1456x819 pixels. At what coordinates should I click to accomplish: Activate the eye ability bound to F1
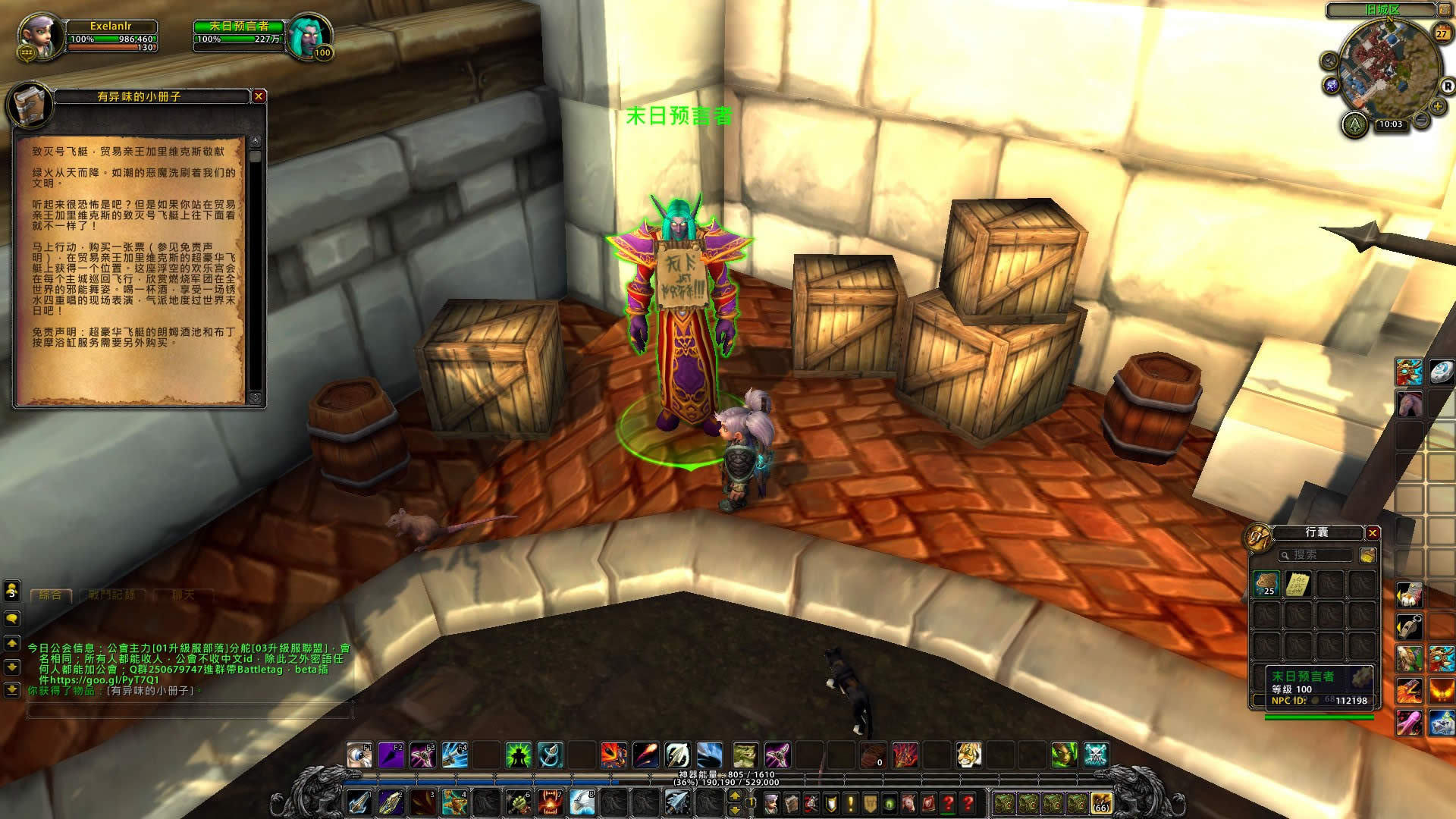click(x=359, y=755)
